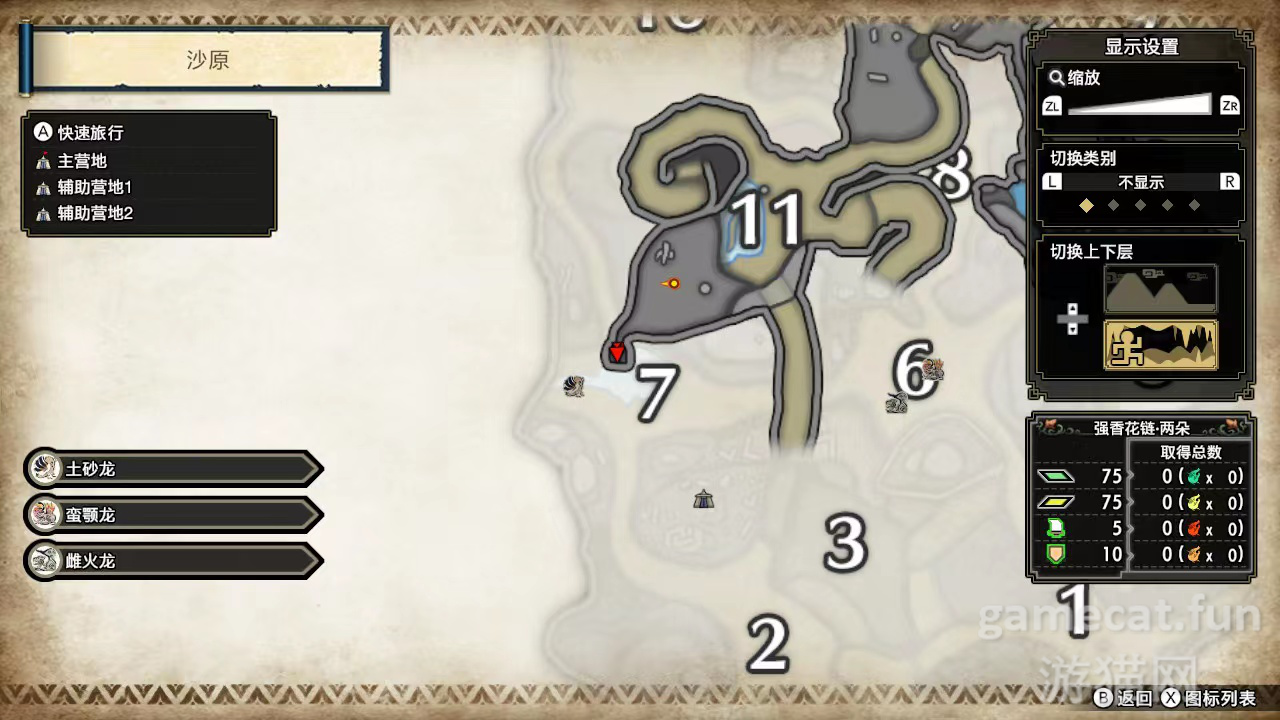This screenshot has height=720, width=1280.
Task: Click the player position marker on map
Action: 672,284
